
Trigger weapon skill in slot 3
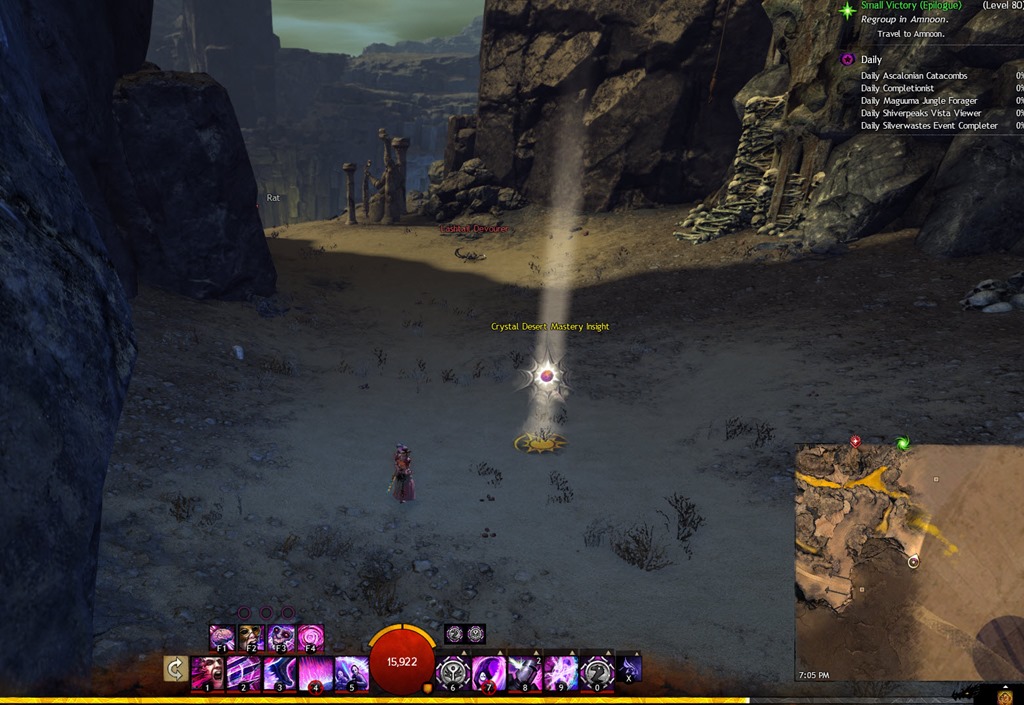279,673
